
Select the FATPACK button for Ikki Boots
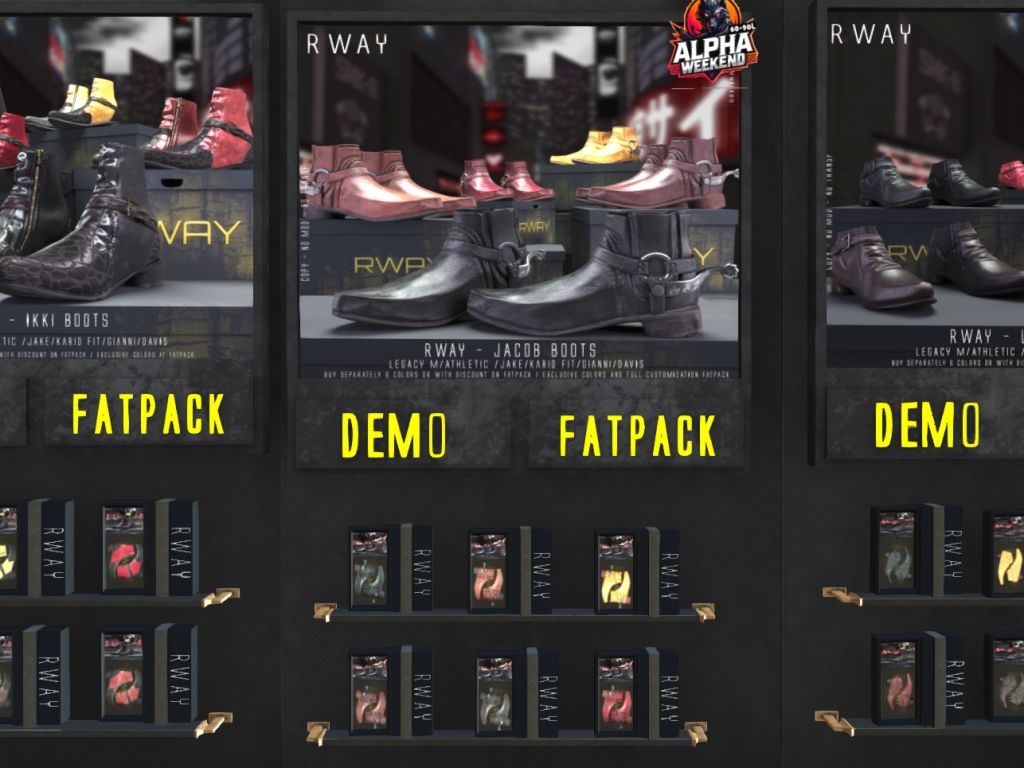tap(148, 413)
